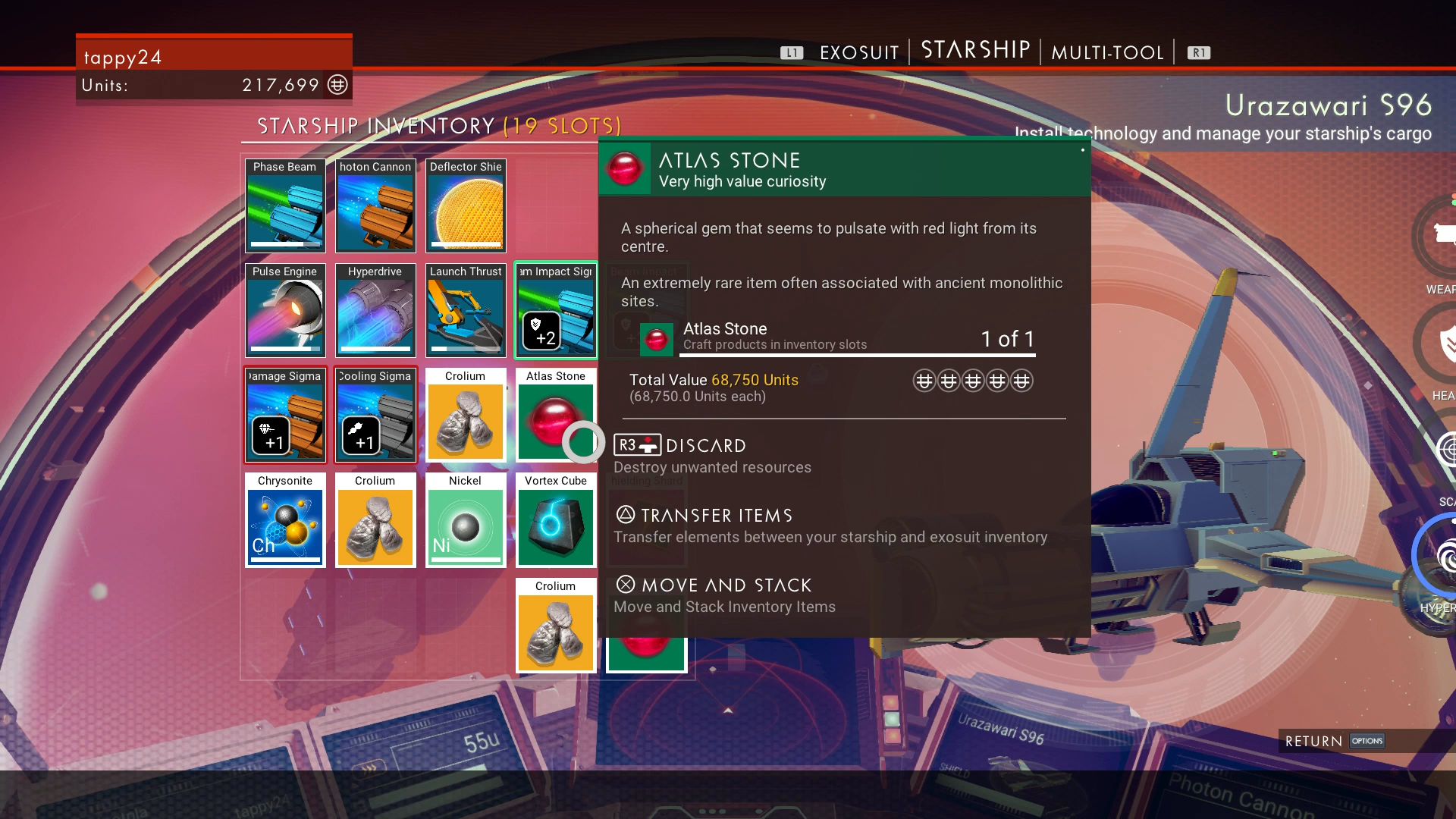Pick the Atlas Stone inventory slot
Image resolution: width=1456 pixels, height=819 pixels.
(556, 415)
